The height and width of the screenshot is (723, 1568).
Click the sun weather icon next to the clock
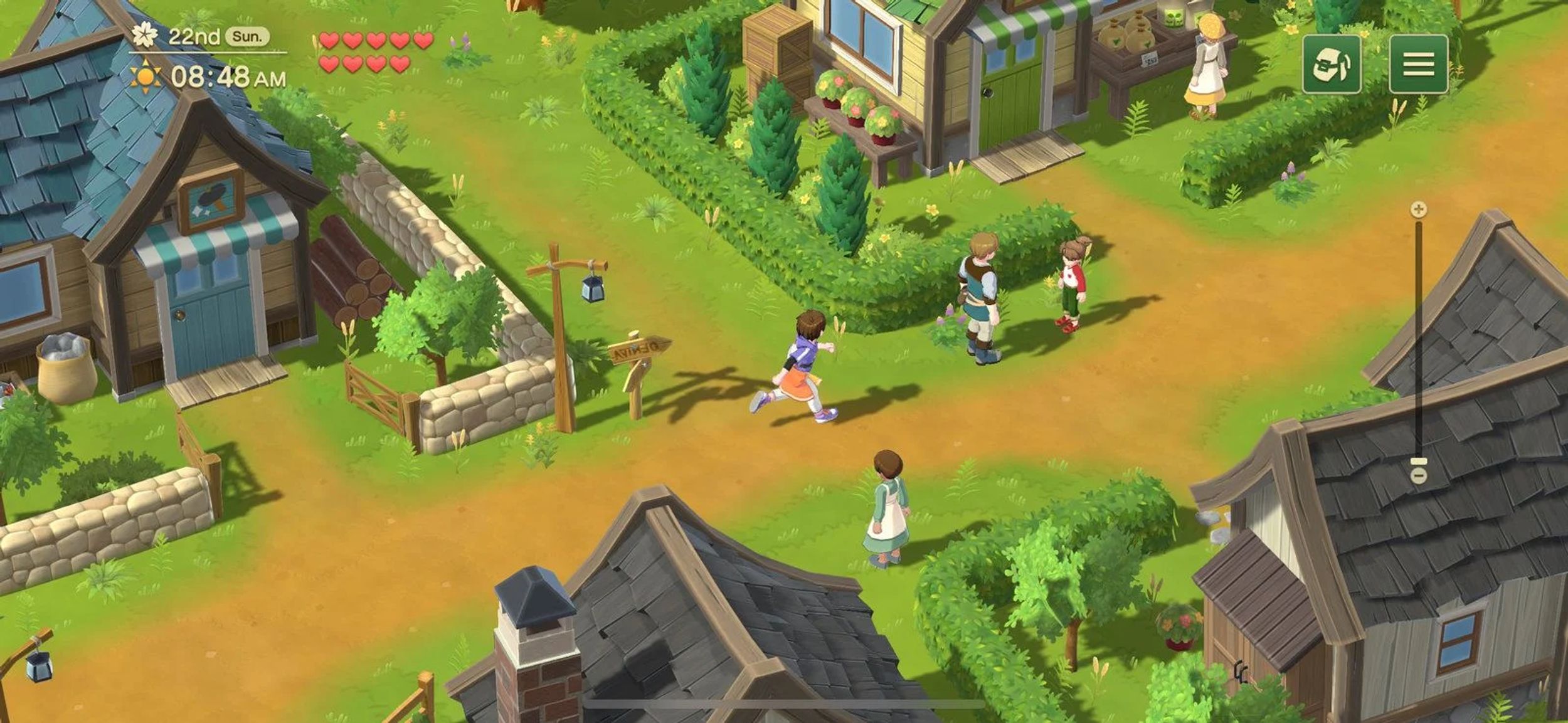coord(146,77)
